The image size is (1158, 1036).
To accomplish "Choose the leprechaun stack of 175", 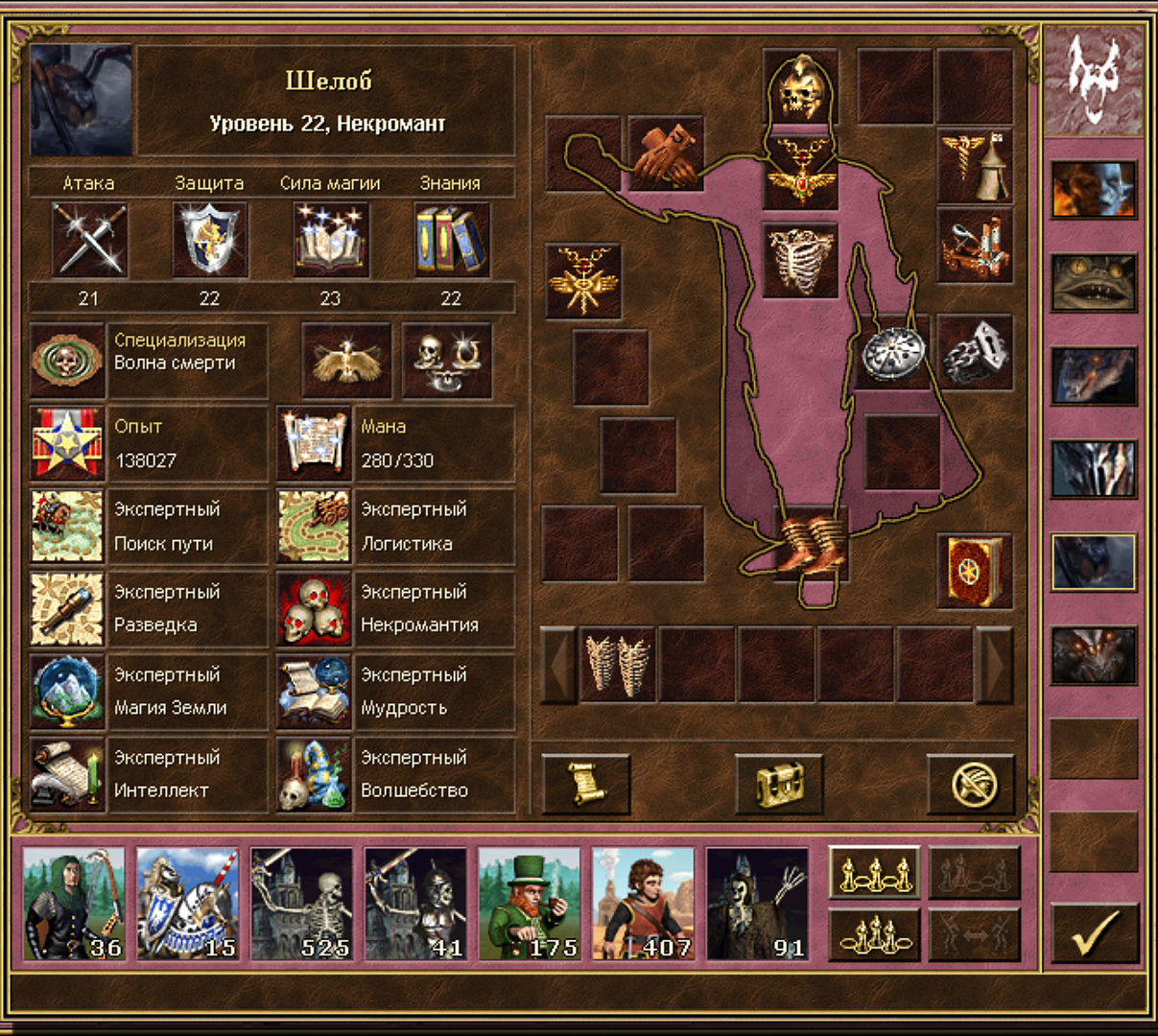I will point(529,904).
